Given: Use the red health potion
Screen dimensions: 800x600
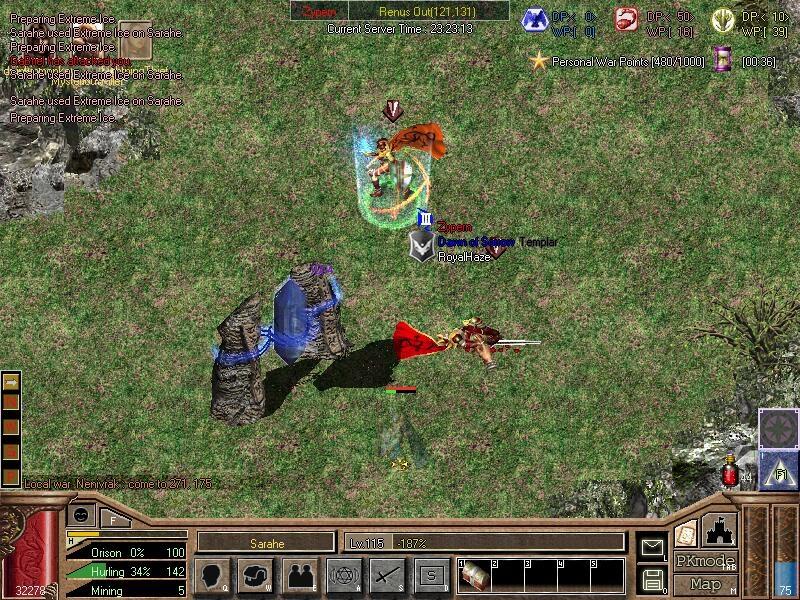Looking at the screenshot, I should click(x=731, y=471).
